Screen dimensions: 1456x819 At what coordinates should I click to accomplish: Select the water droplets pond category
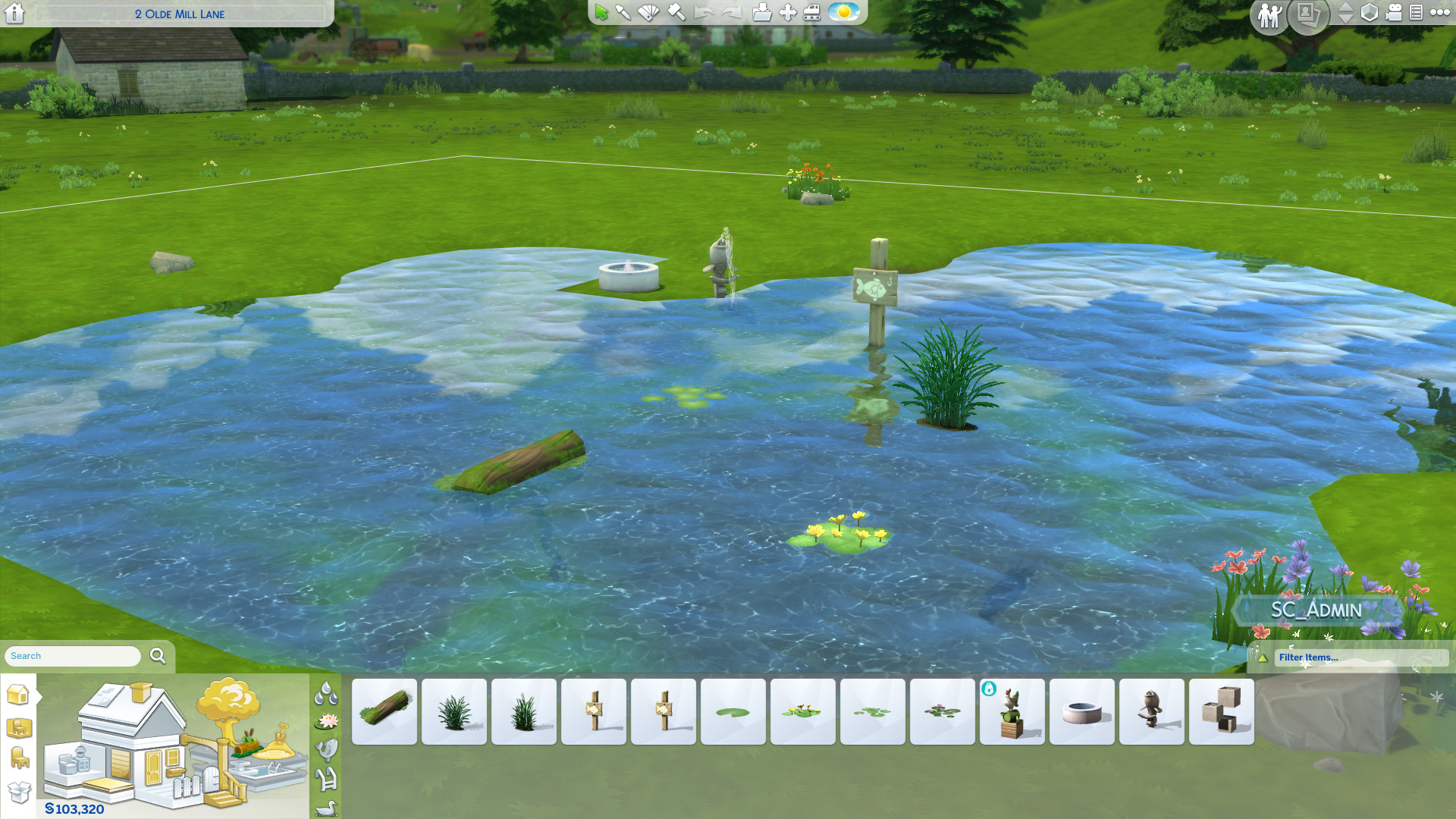click(x=326, y=692)
